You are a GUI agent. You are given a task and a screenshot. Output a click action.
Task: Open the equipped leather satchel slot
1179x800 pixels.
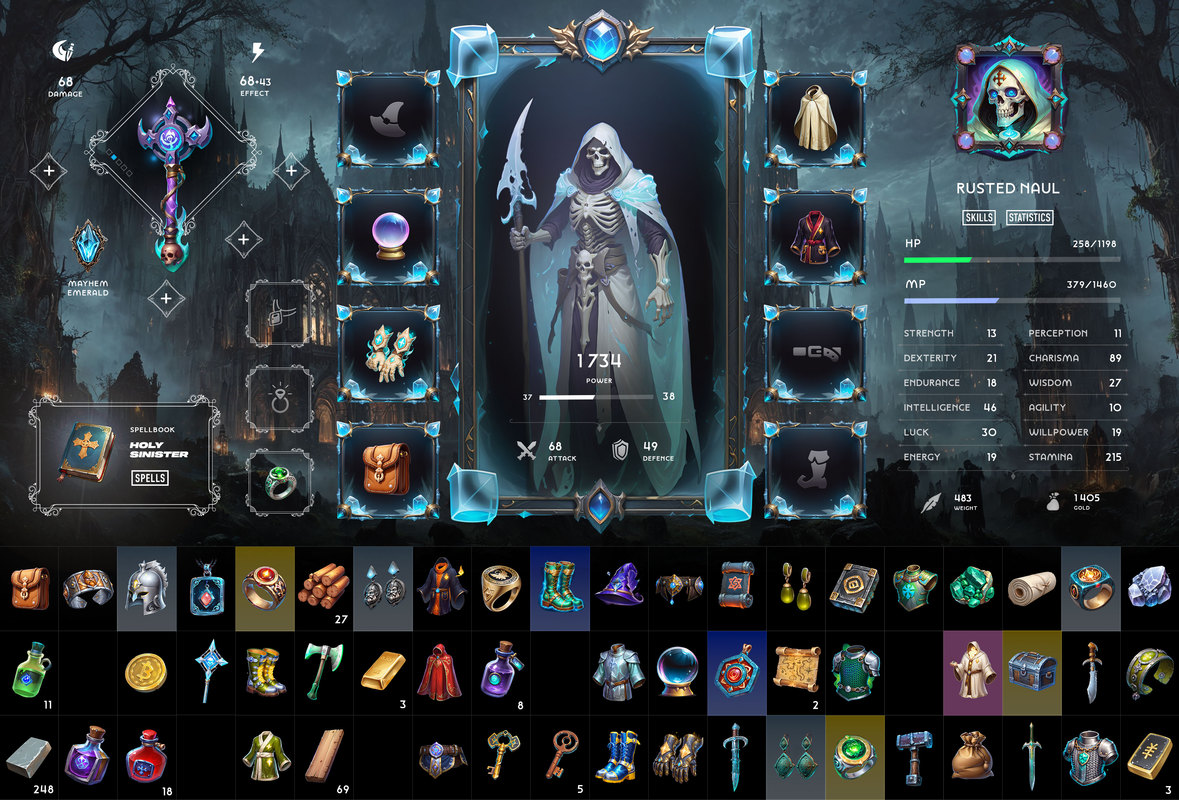pos(390,467)
